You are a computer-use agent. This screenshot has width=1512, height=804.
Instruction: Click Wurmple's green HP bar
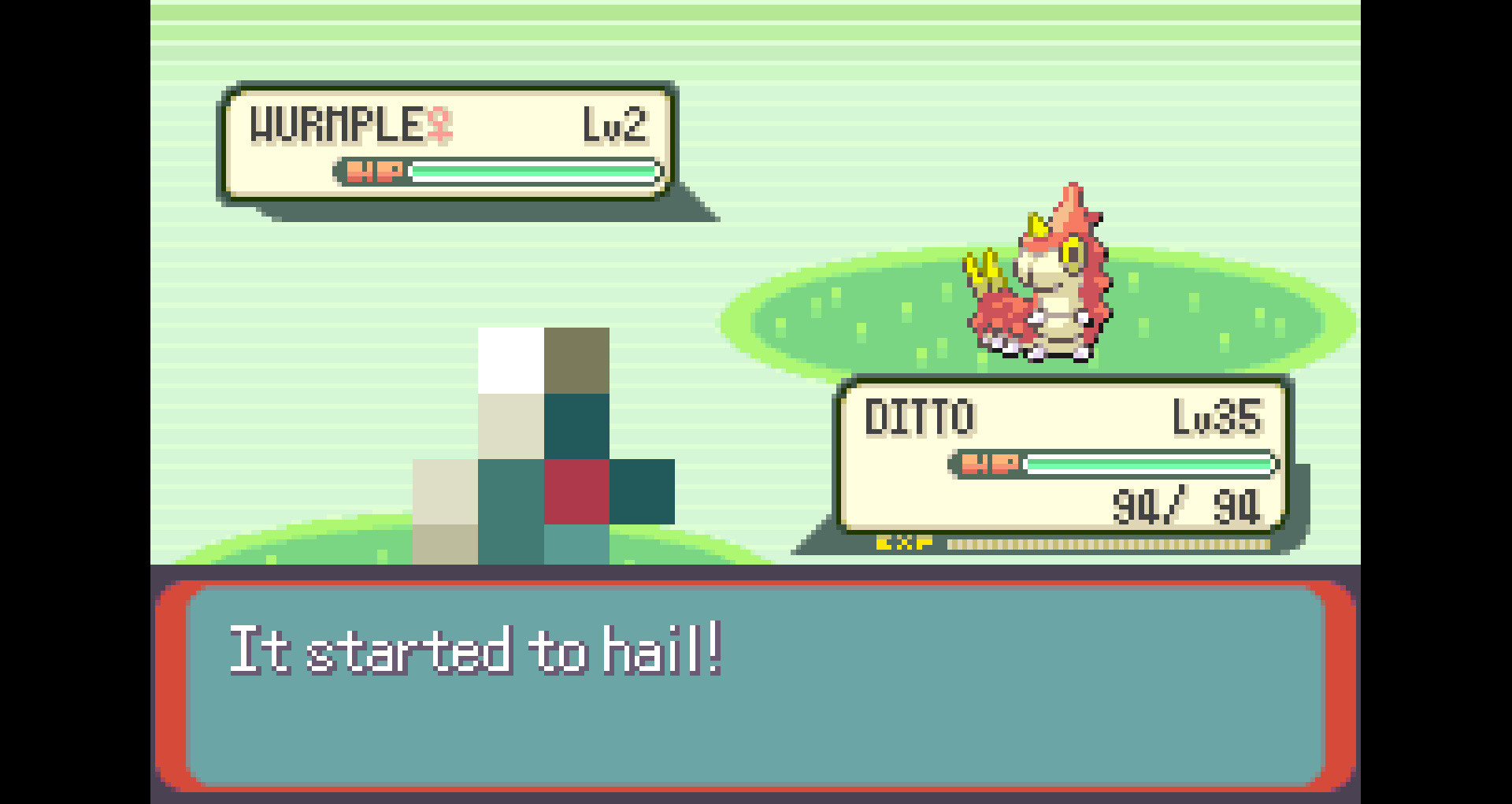[x=535, y=171]
